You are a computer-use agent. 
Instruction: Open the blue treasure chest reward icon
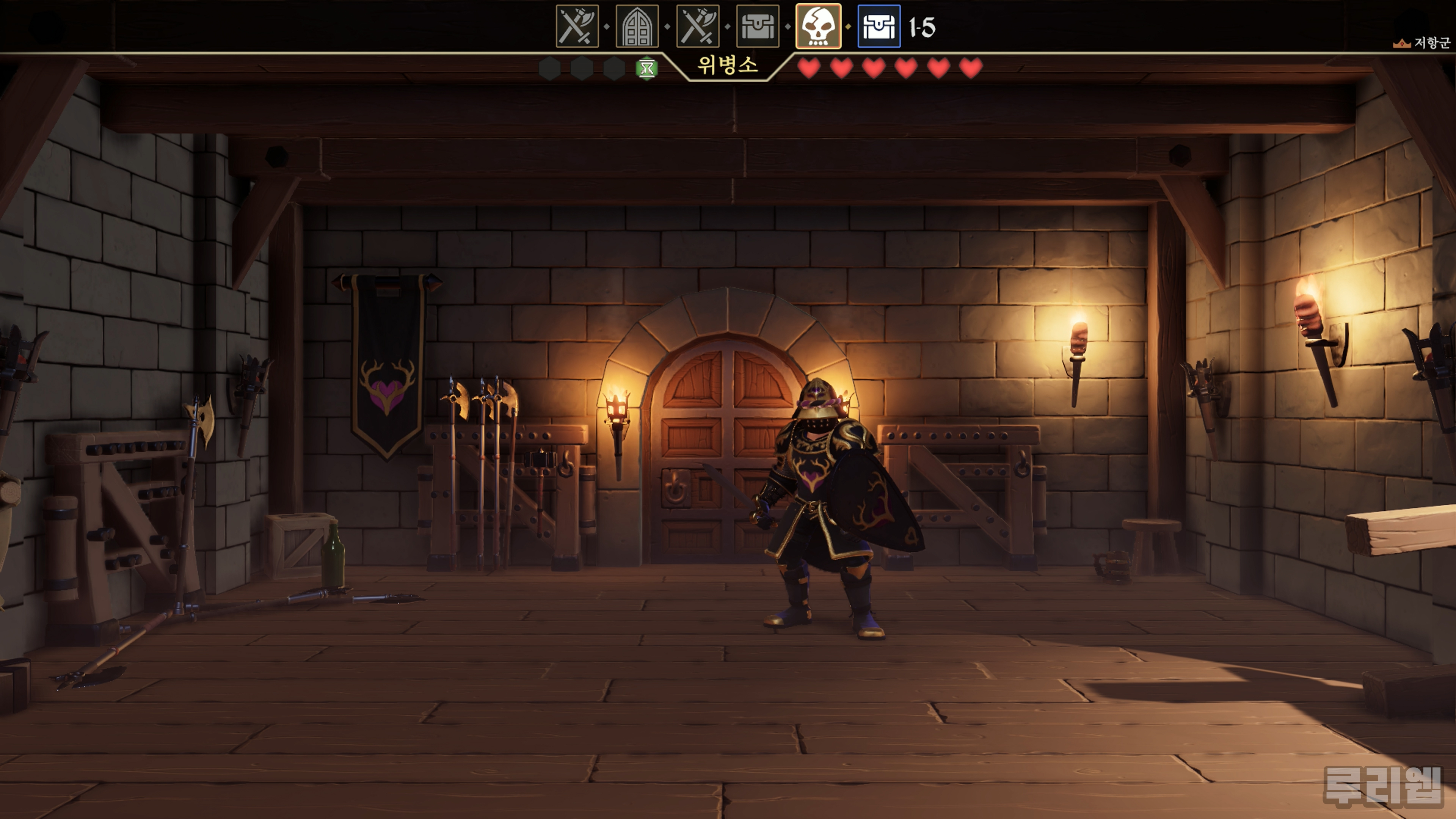pos(879,27)
